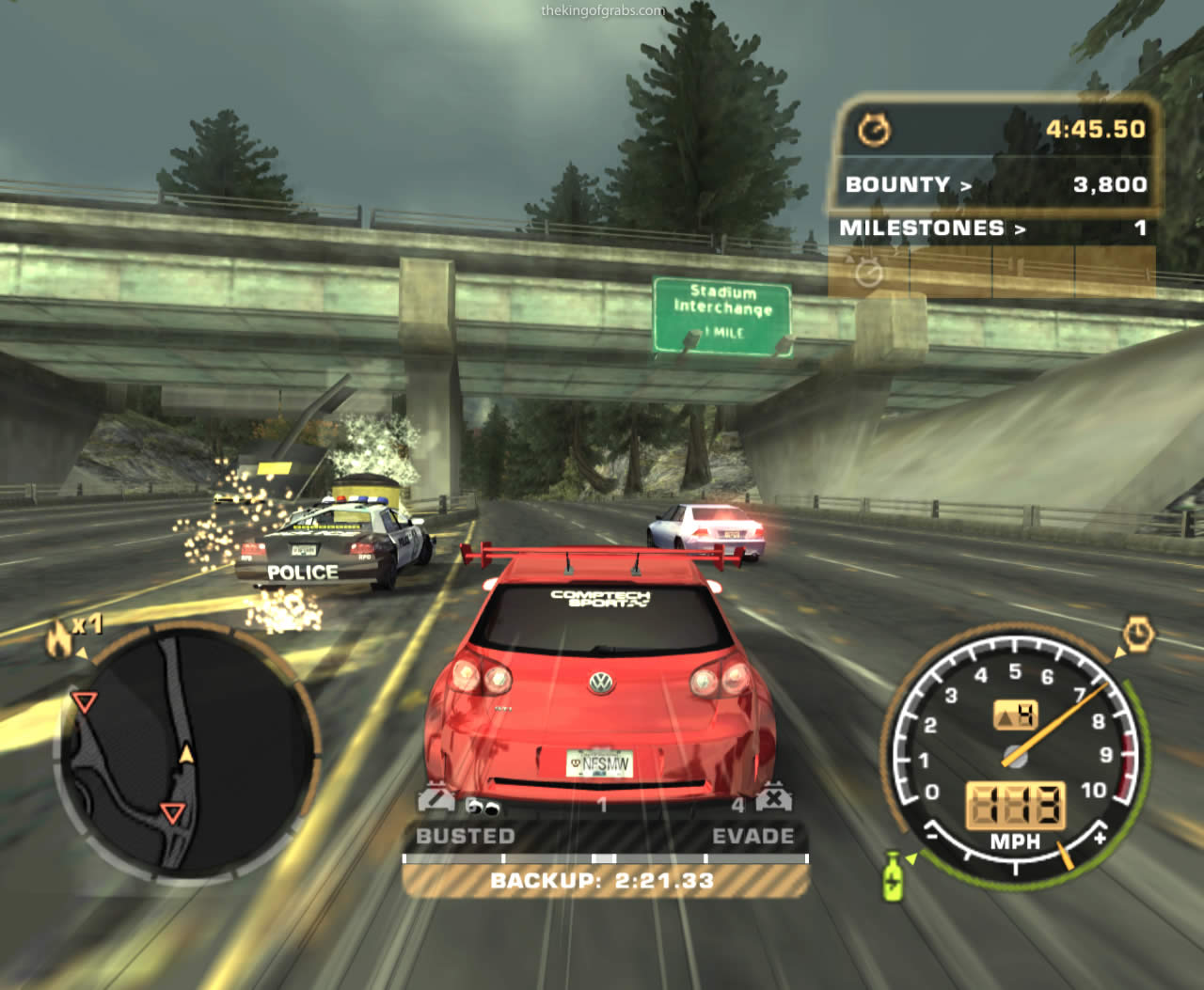
Task: Select the Bounty row
Action: [x=995, y=184]
